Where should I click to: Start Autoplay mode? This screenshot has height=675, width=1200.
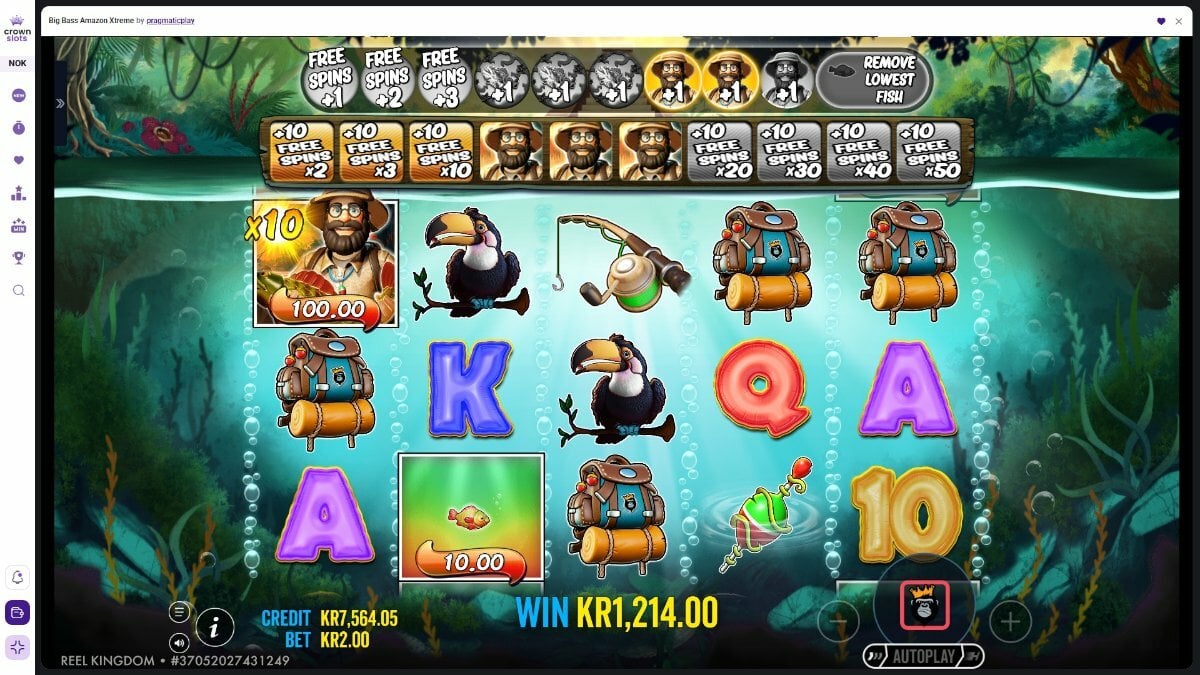click(x=923, y=656)
